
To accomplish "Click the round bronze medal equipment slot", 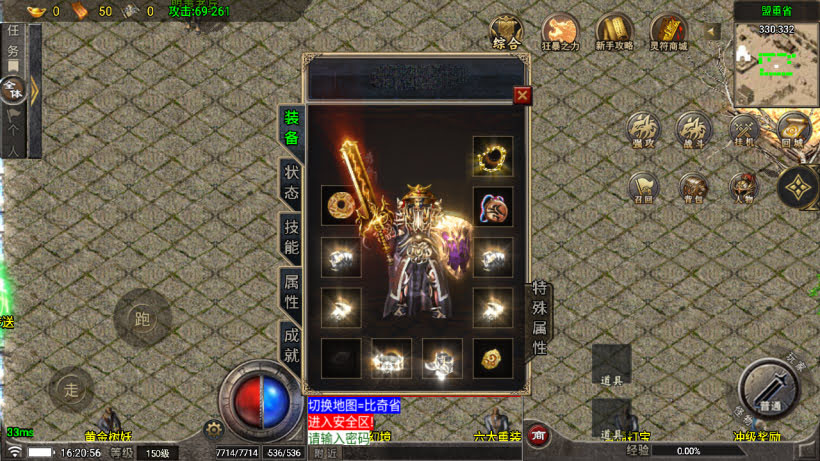I will [x=341, y=206].
